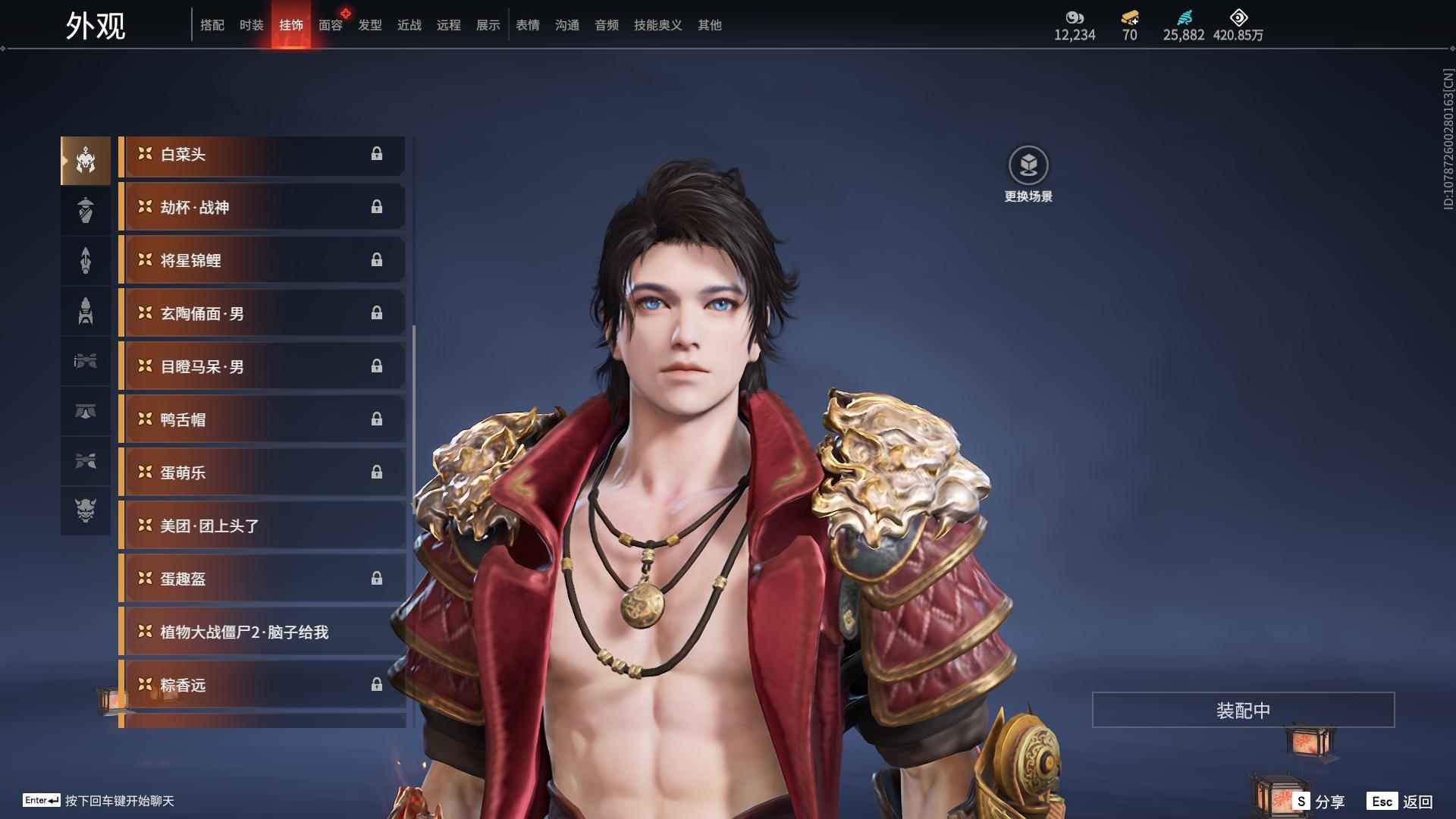Select the 鸭舌帽 cap entry
The width and height of the screenshot is (1456, 819).
[262, 420]
